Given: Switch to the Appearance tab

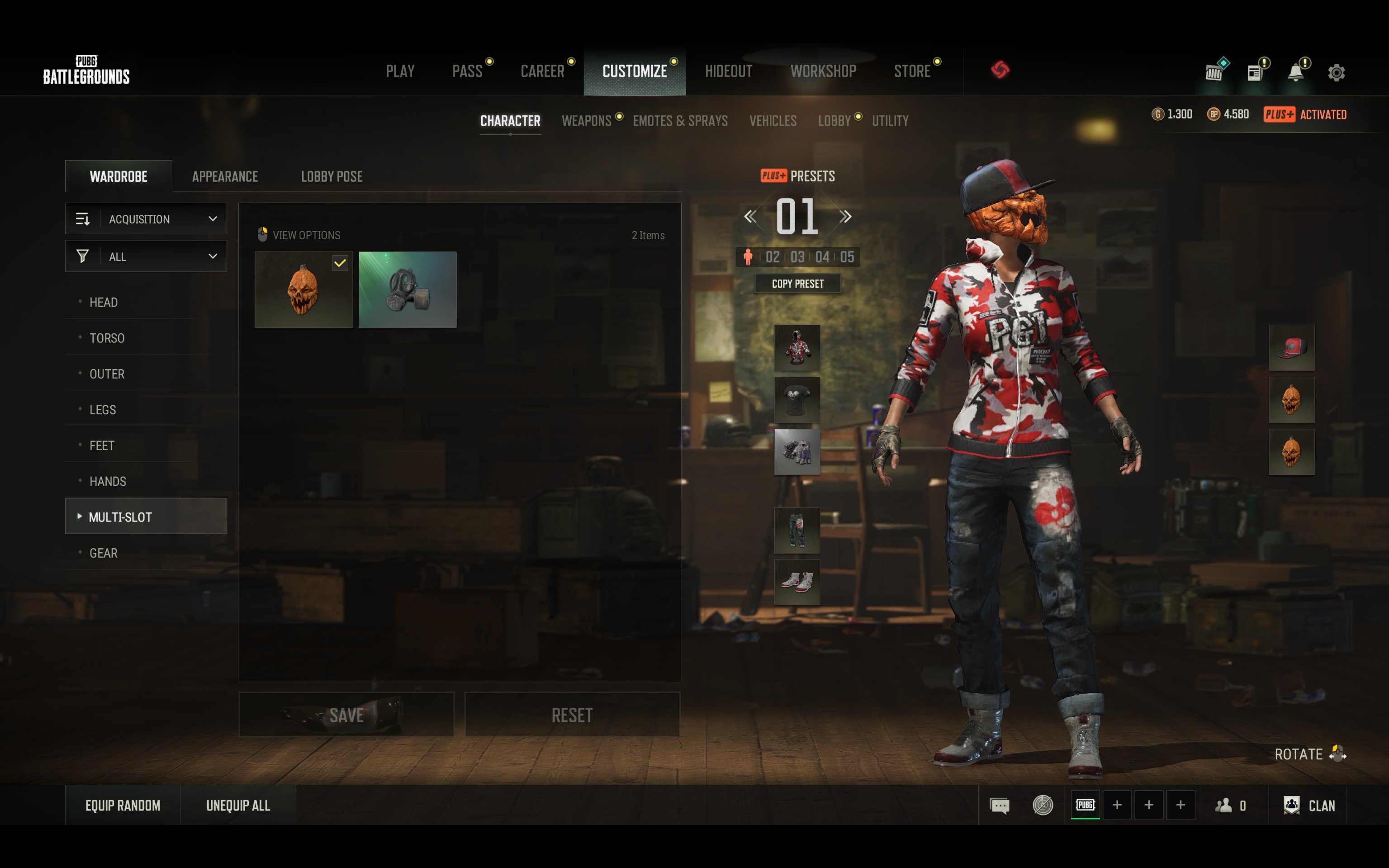Looking at the screenshot, I should 225,176.
